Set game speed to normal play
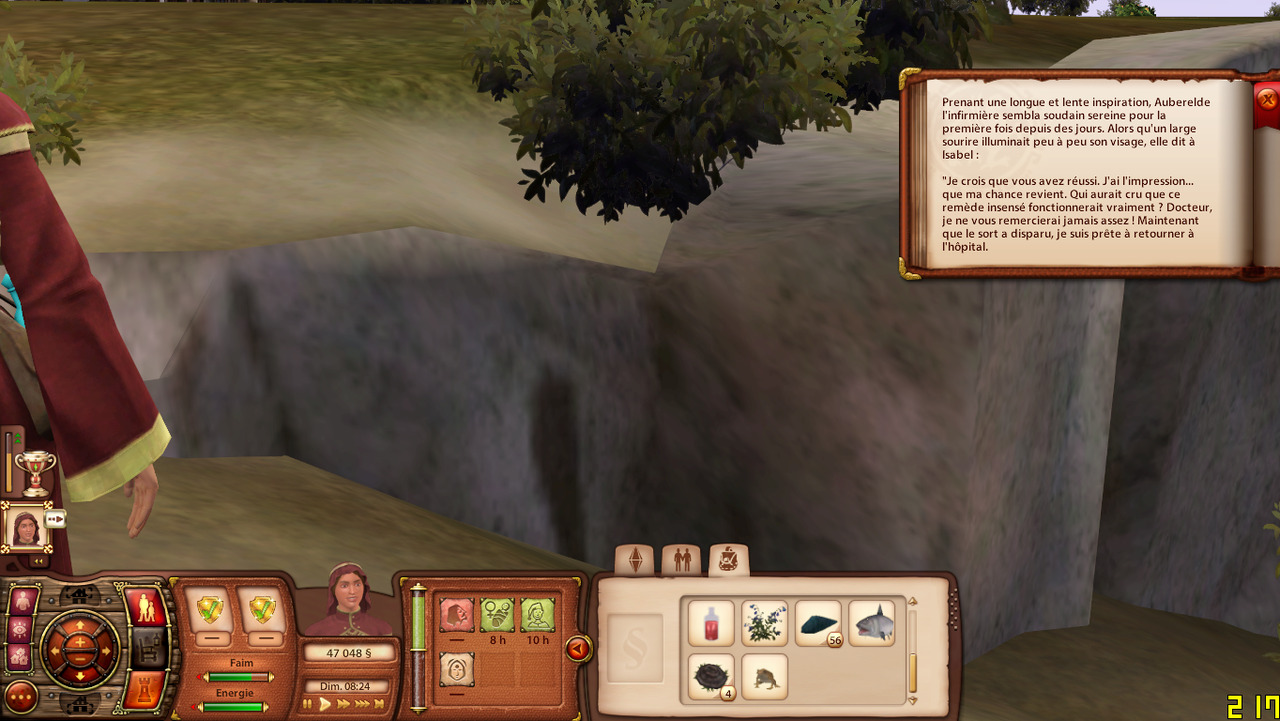The width and height of the screenshot is (1280, 721). click(325, 705)
